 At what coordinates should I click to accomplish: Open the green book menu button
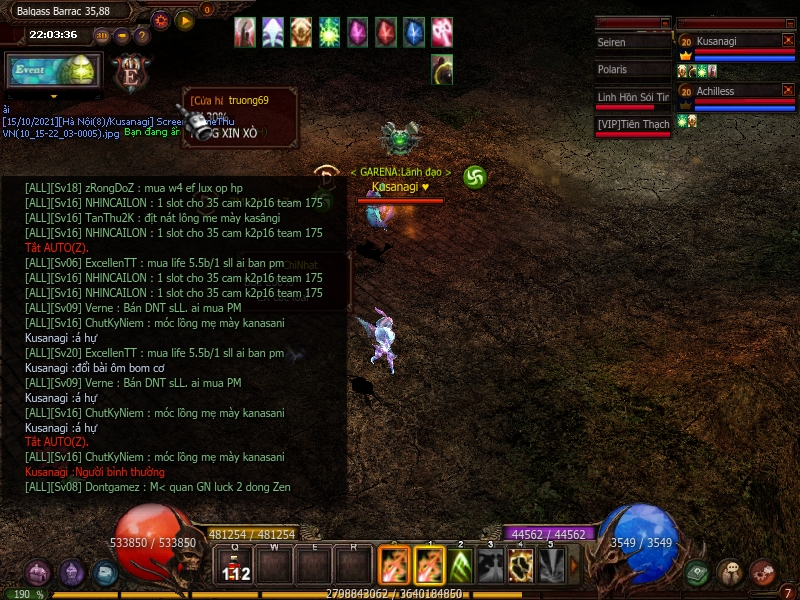[697, 573]
